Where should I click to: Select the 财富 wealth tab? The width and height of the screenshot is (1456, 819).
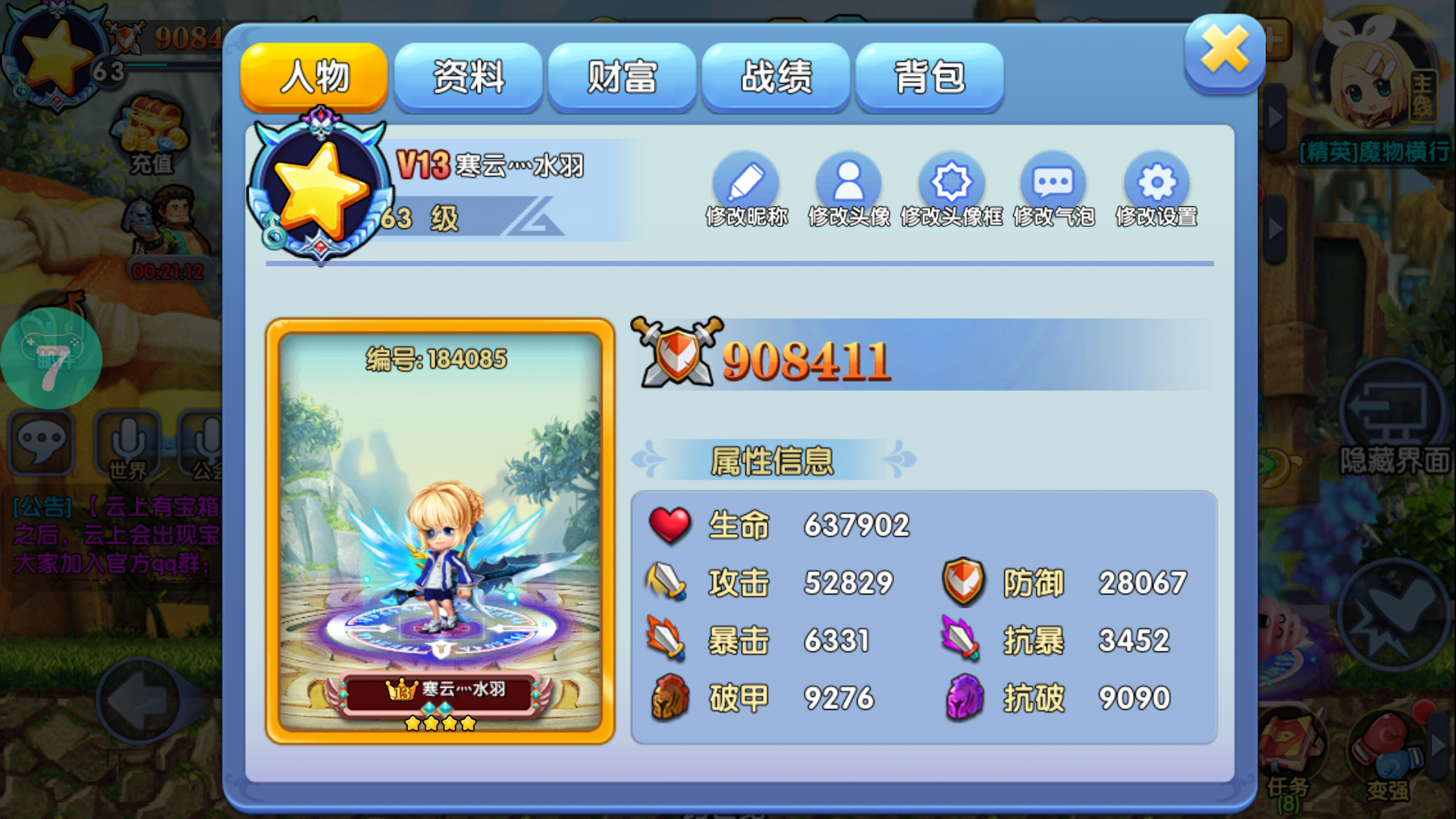pyautogui.click(x=622, y=77)
